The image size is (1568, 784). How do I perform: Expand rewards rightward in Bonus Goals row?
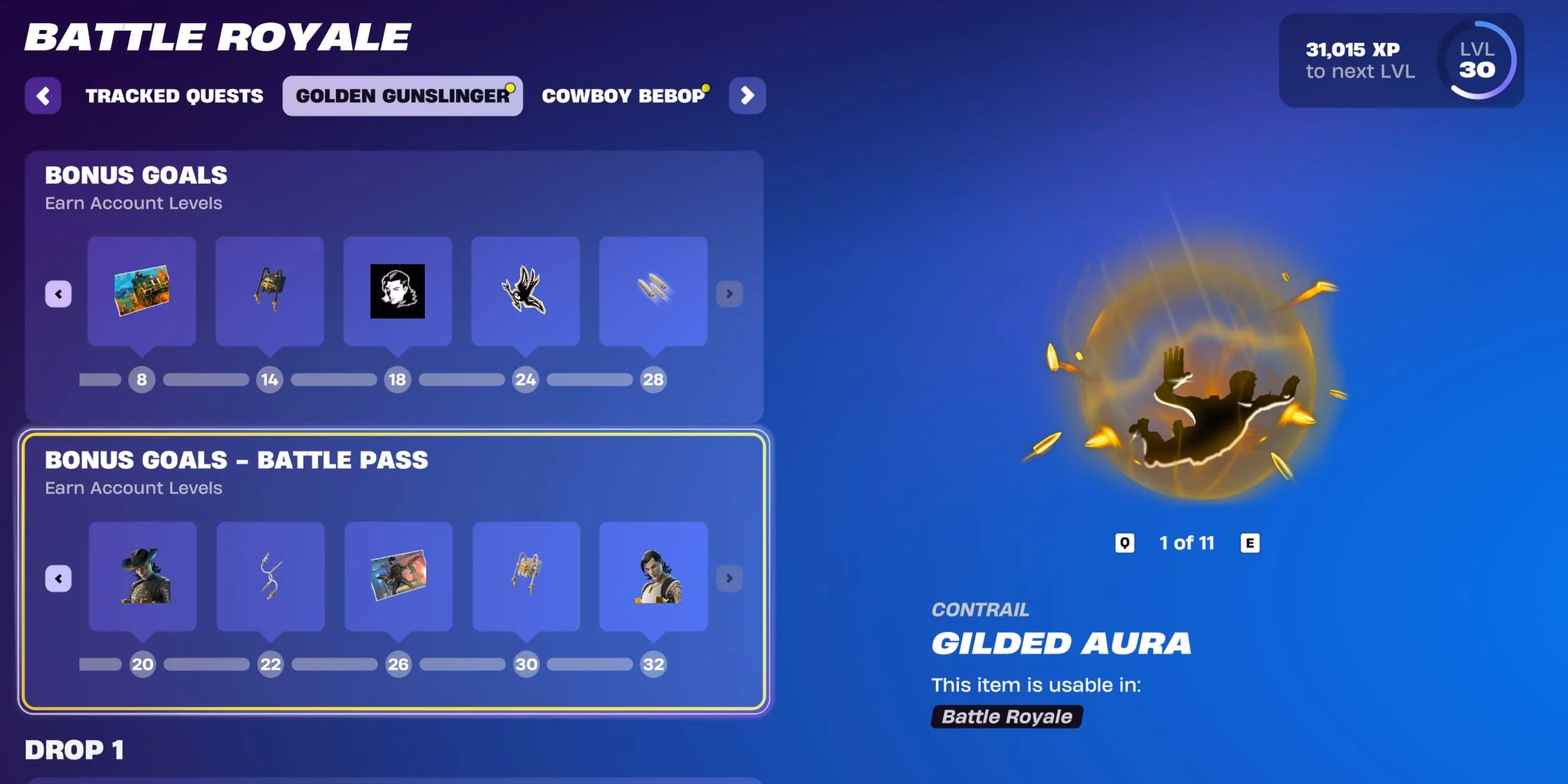729,294
